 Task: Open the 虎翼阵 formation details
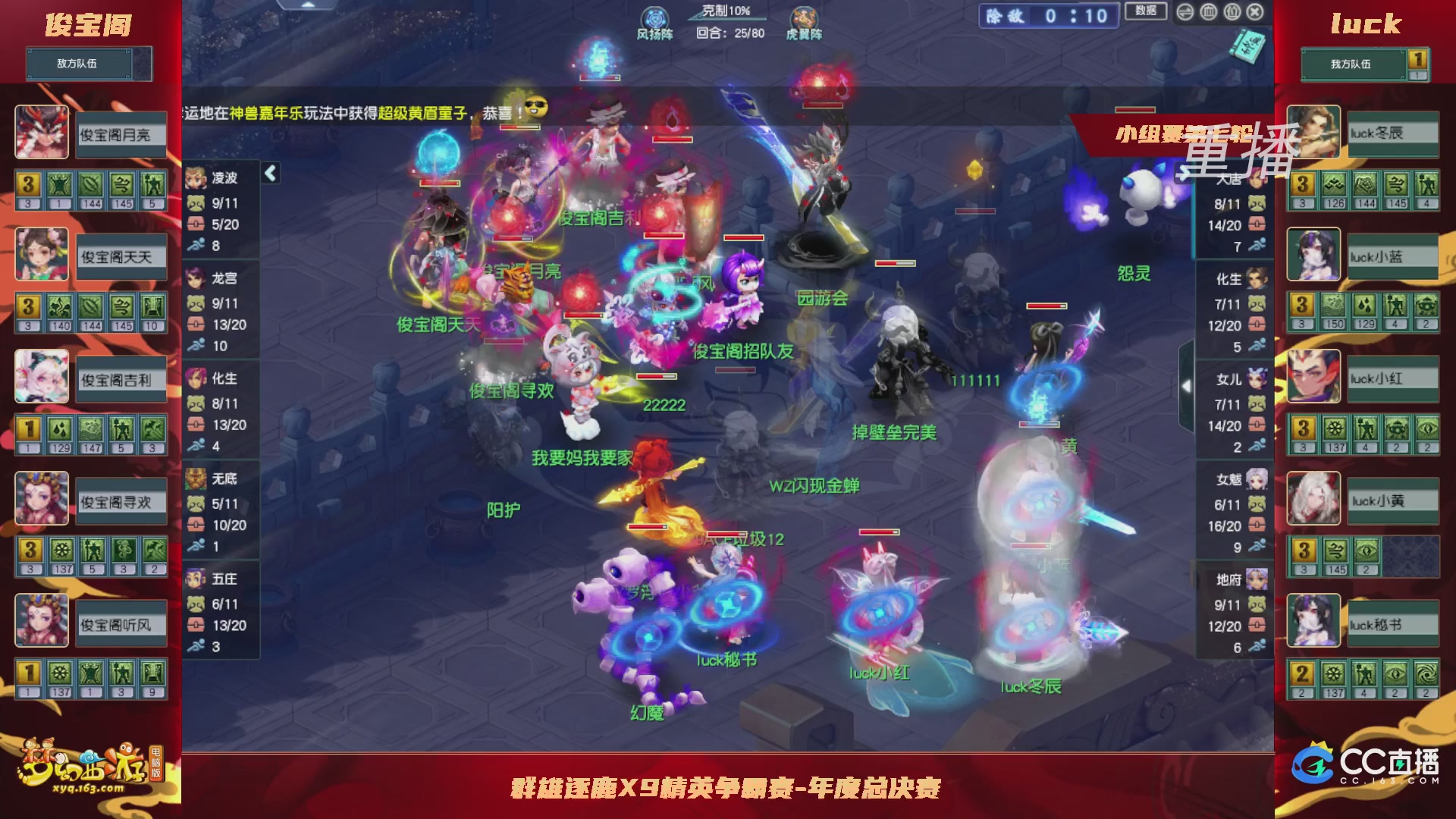tap(804, 17)
